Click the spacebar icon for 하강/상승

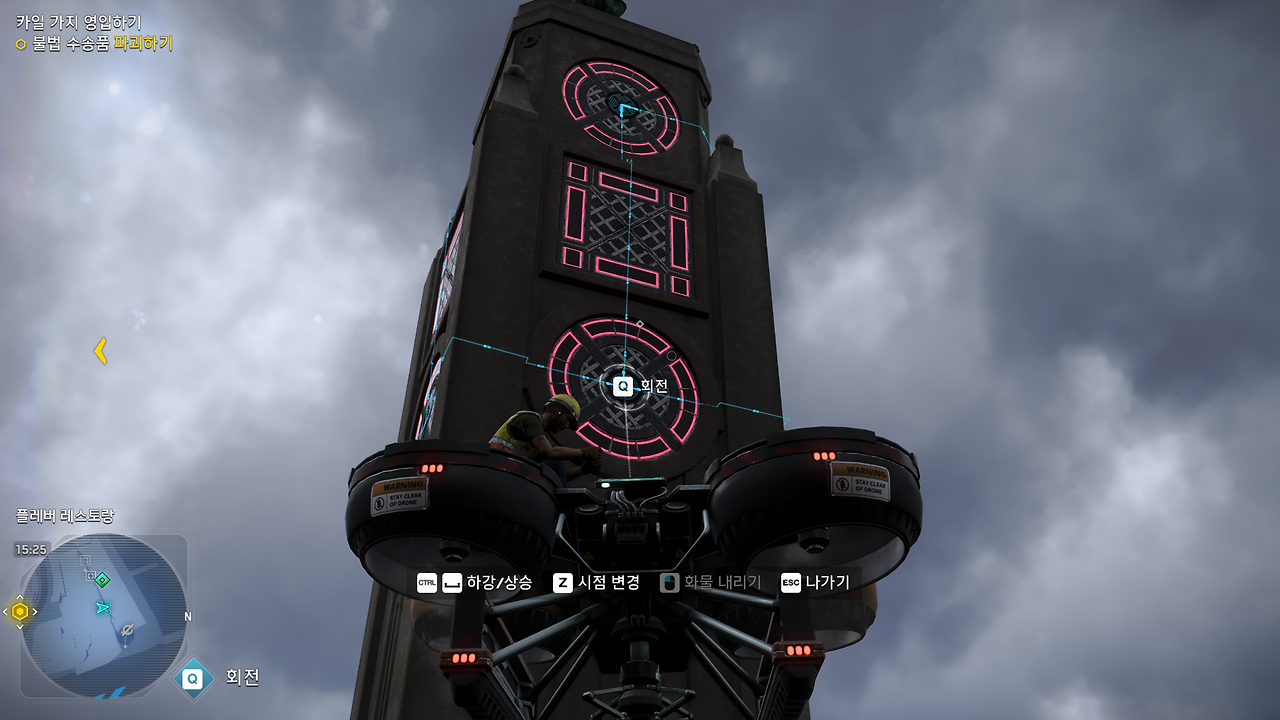pos(453,582)
